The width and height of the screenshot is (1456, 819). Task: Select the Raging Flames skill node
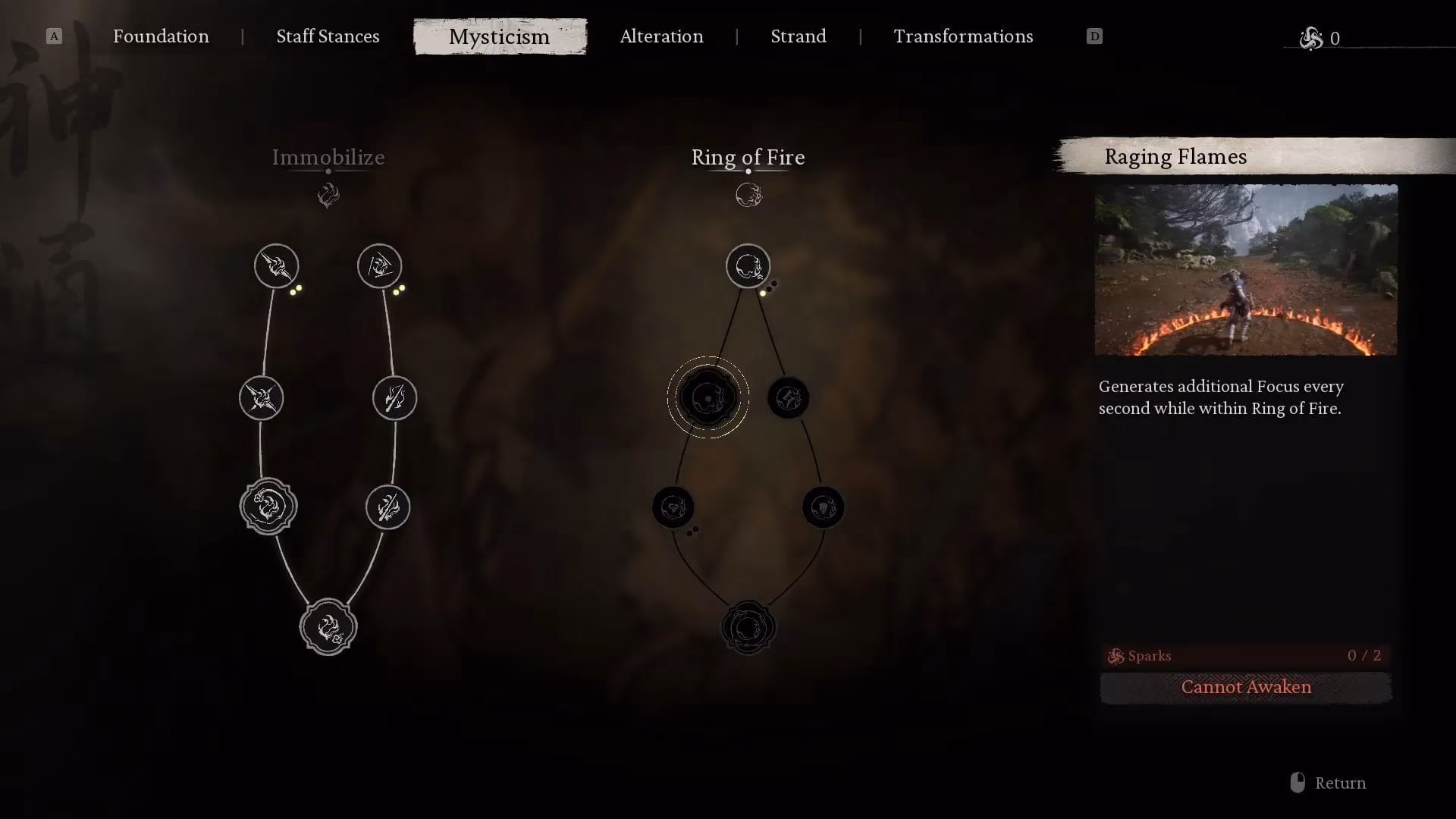[x=708, y=397]
